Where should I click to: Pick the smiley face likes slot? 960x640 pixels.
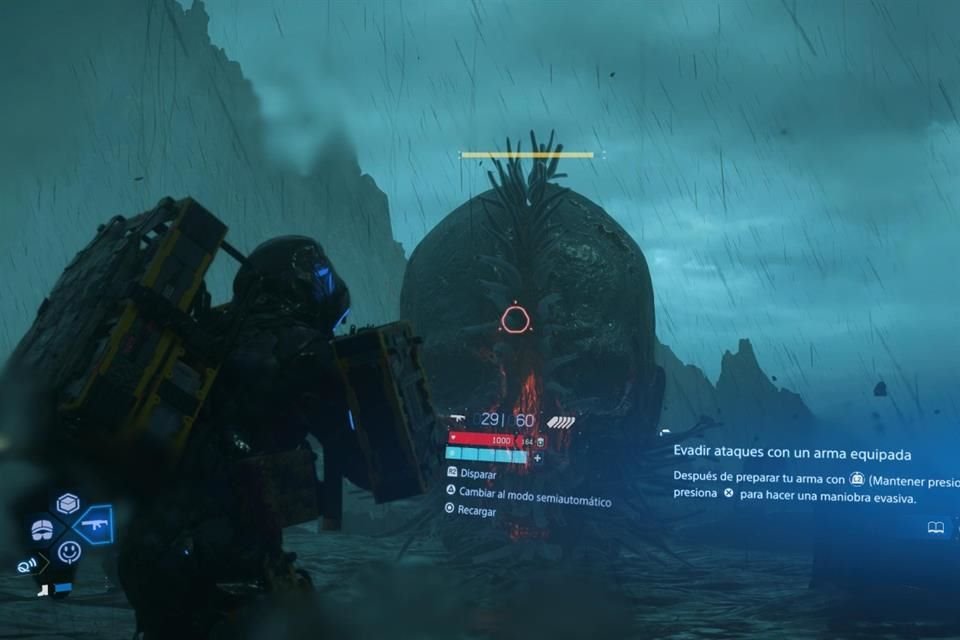coord(68,551)
